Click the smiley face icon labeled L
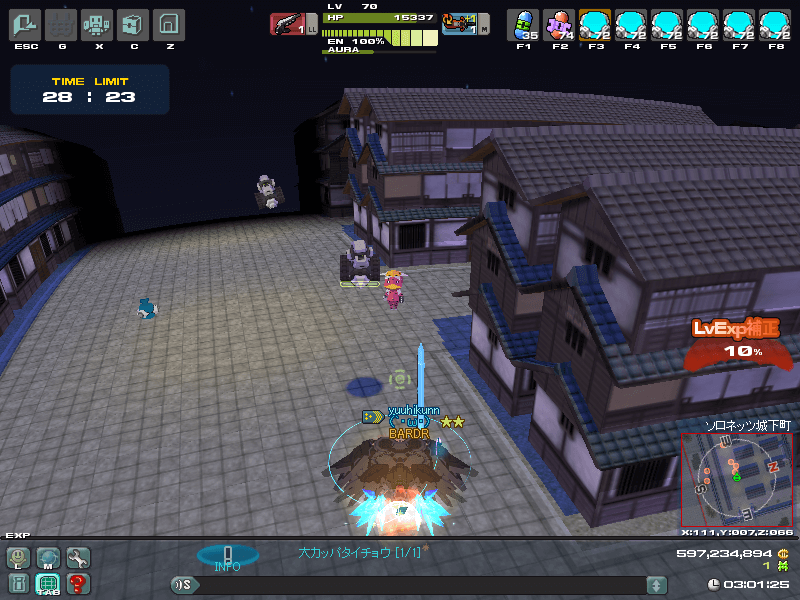Image resolution: width=800 pixels, height=600 pixels. coord(18,558)
